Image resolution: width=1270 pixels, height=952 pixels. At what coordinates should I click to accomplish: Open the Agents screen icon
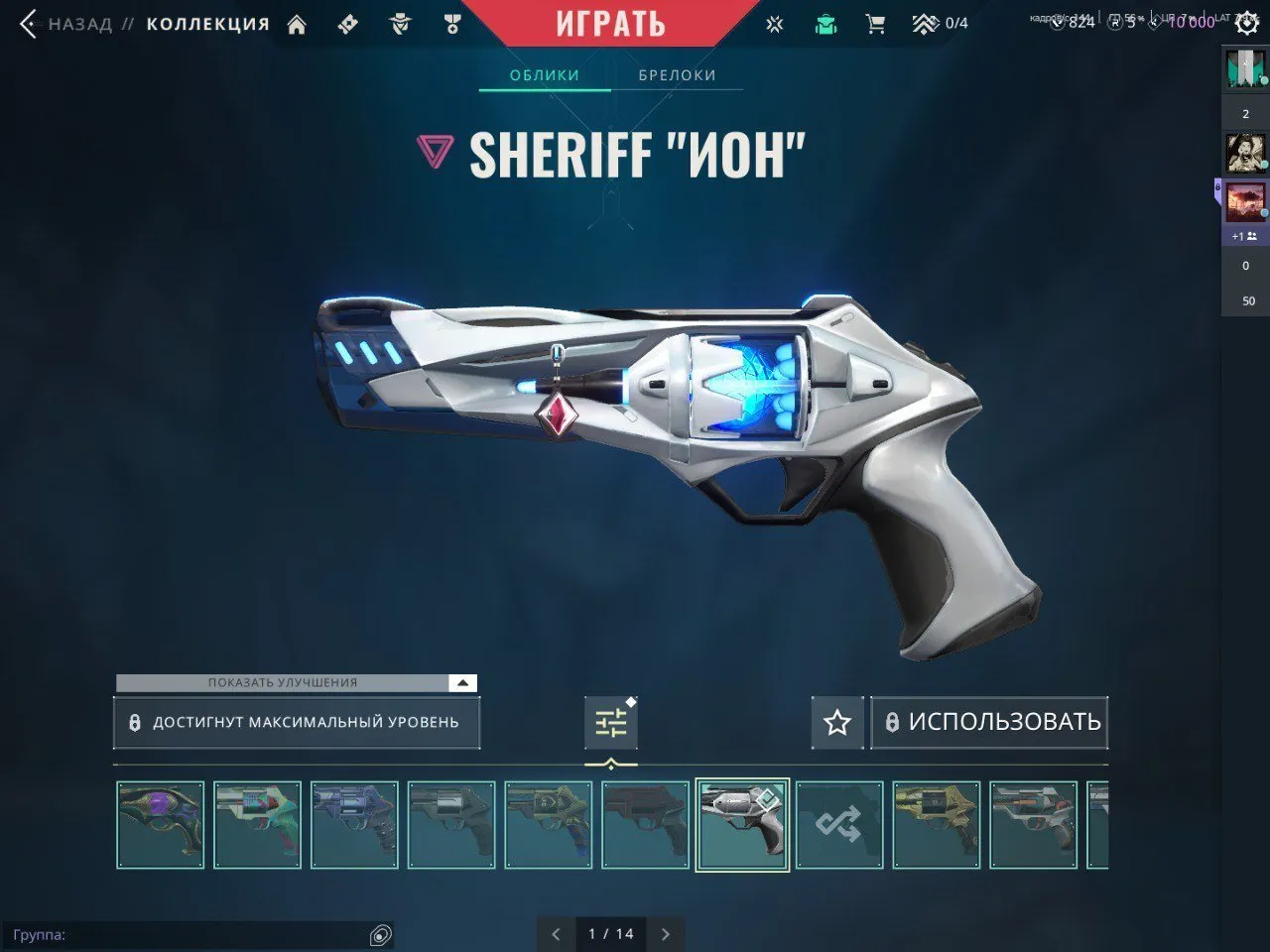point(400,23)
